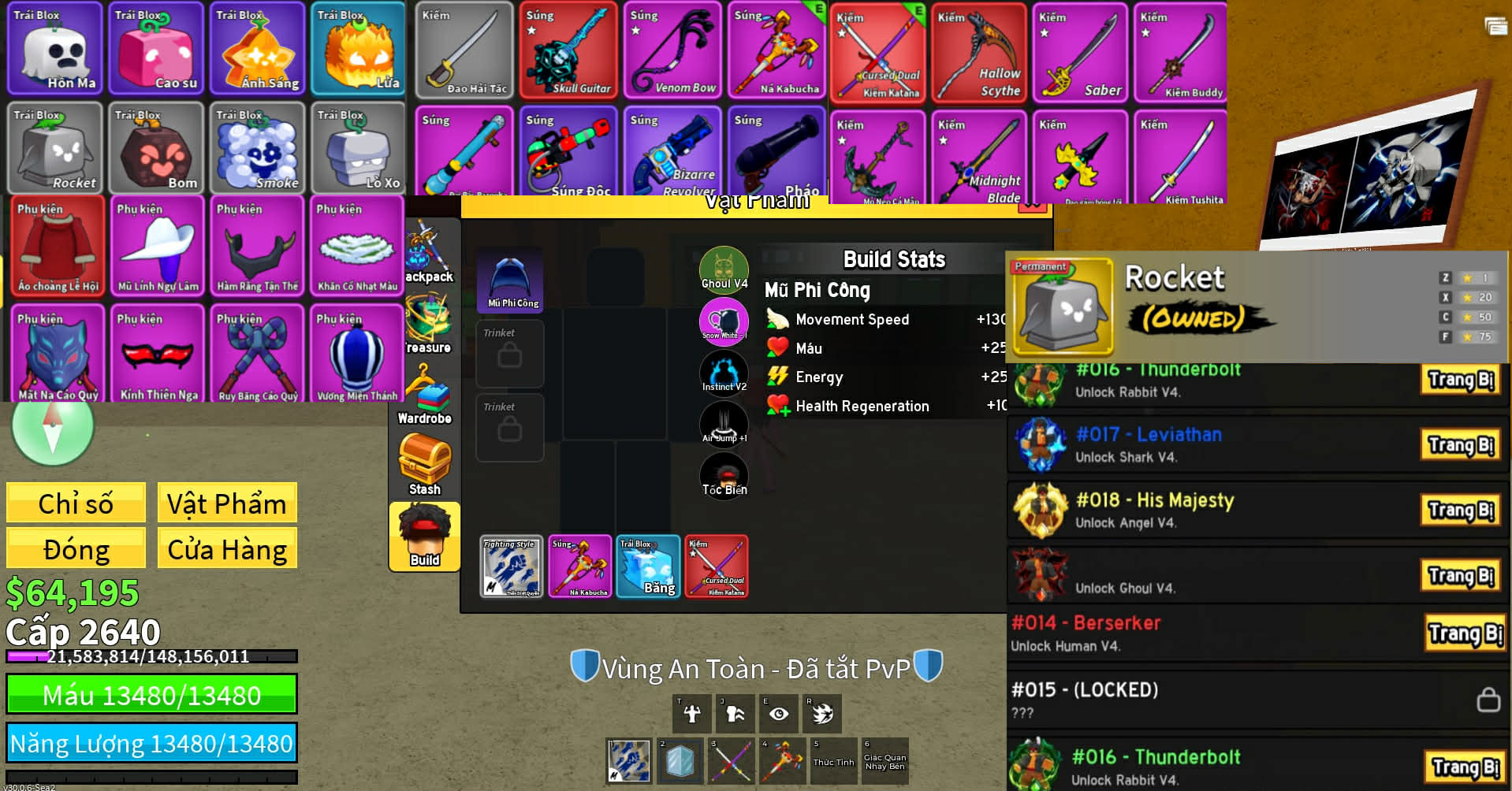This screenshot has height=791, width=1512.
Task: Equip the Berserker Human V4 title
Action: tap(1465, 633)
